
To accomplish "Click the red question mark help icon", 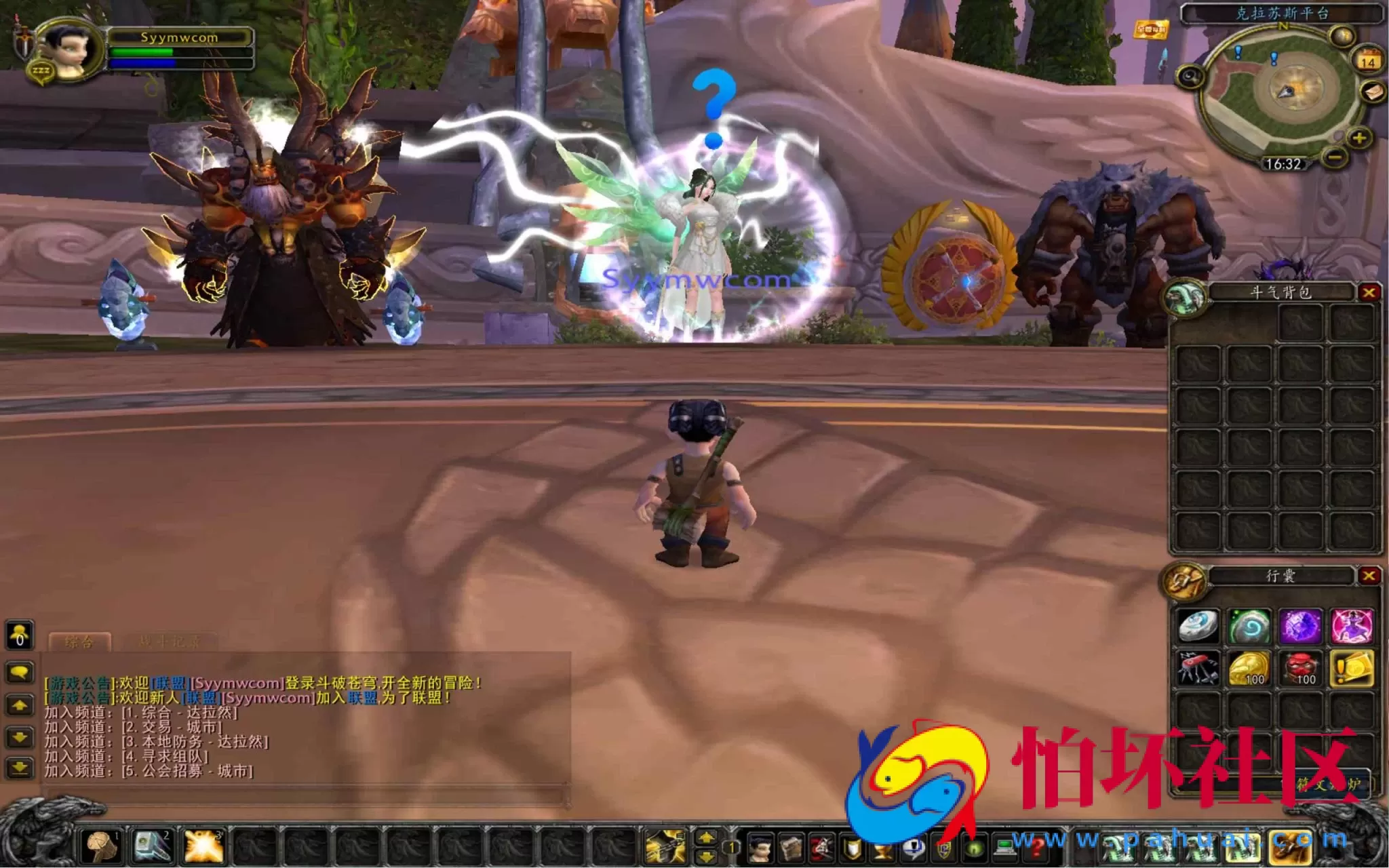I will pos(1037,848).
